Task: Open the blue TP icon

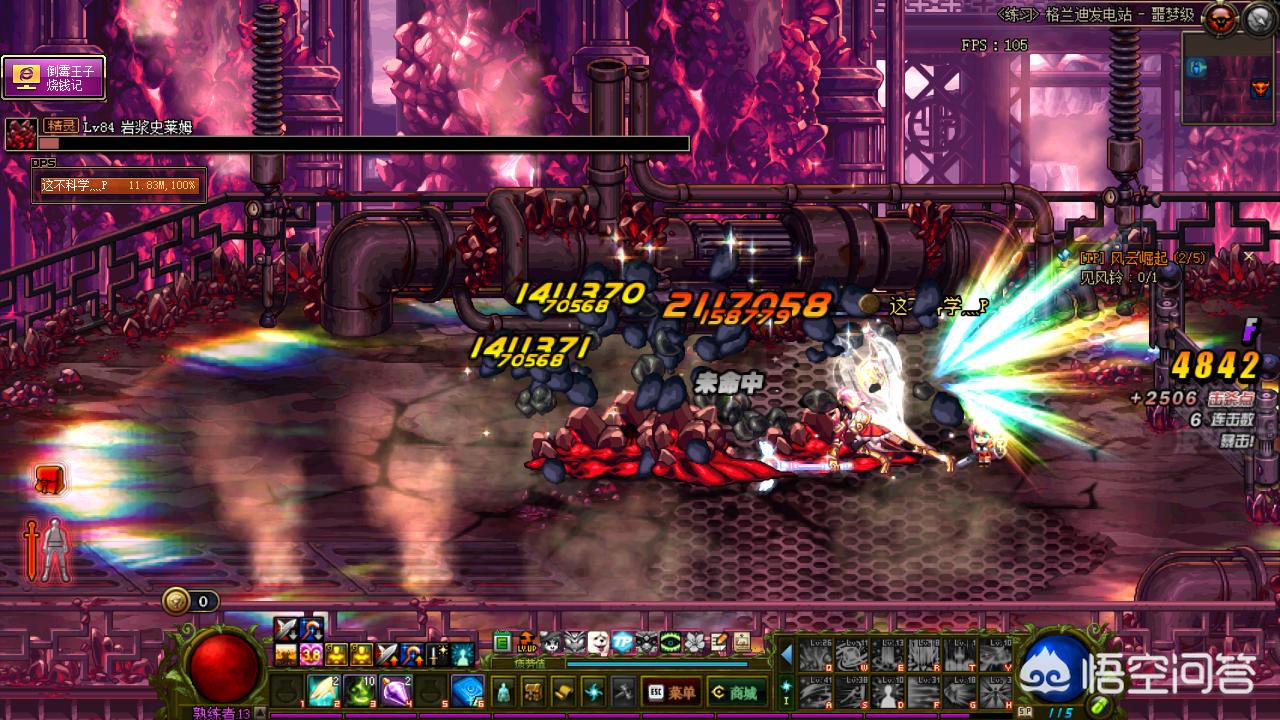Action: point(623,643)
